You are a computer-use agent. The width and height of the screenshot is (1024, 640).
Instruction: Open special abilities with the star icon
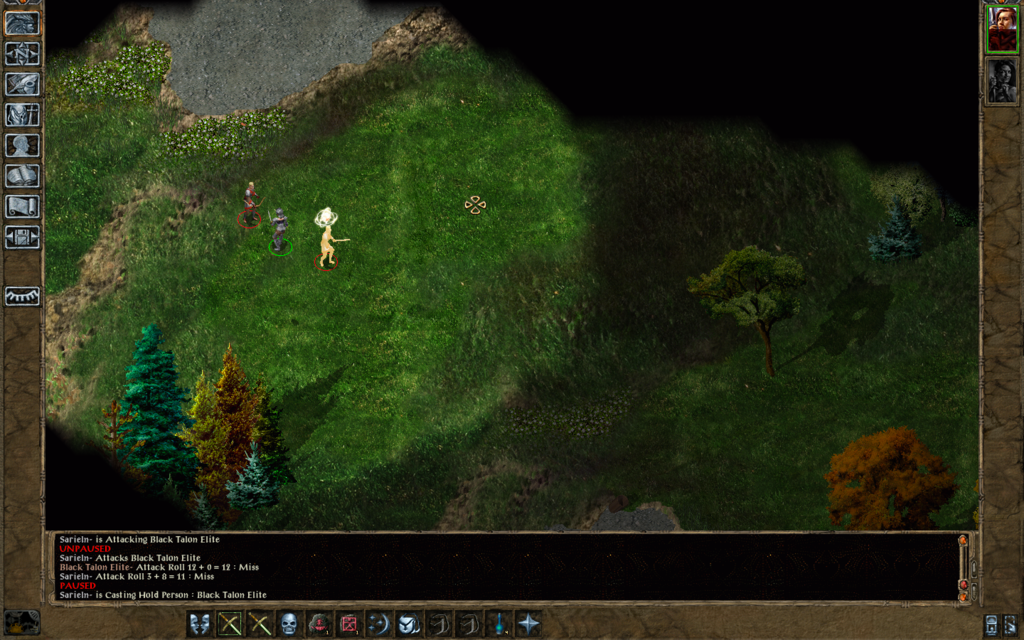[528, 624]
